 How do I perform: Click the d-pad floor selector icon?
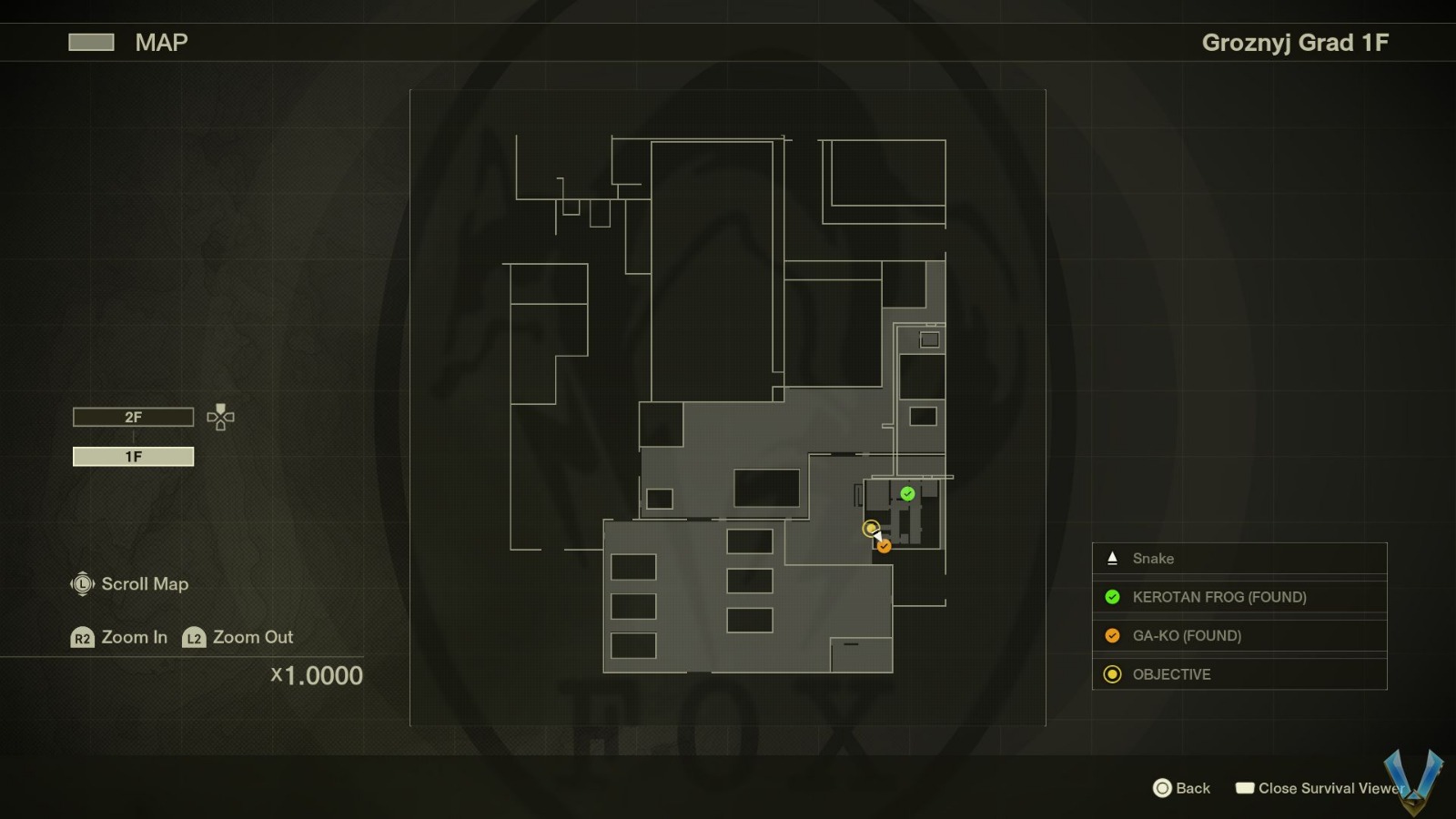(218, 418)
